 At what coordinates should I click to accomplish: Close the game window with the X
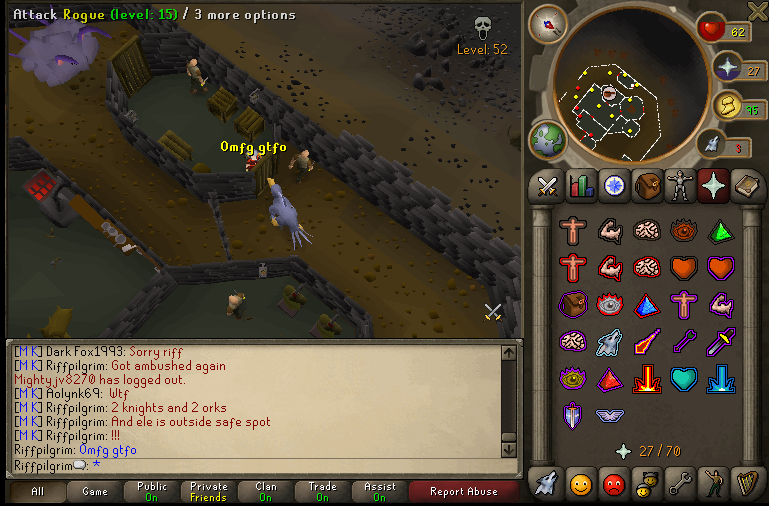coord(757,10)
